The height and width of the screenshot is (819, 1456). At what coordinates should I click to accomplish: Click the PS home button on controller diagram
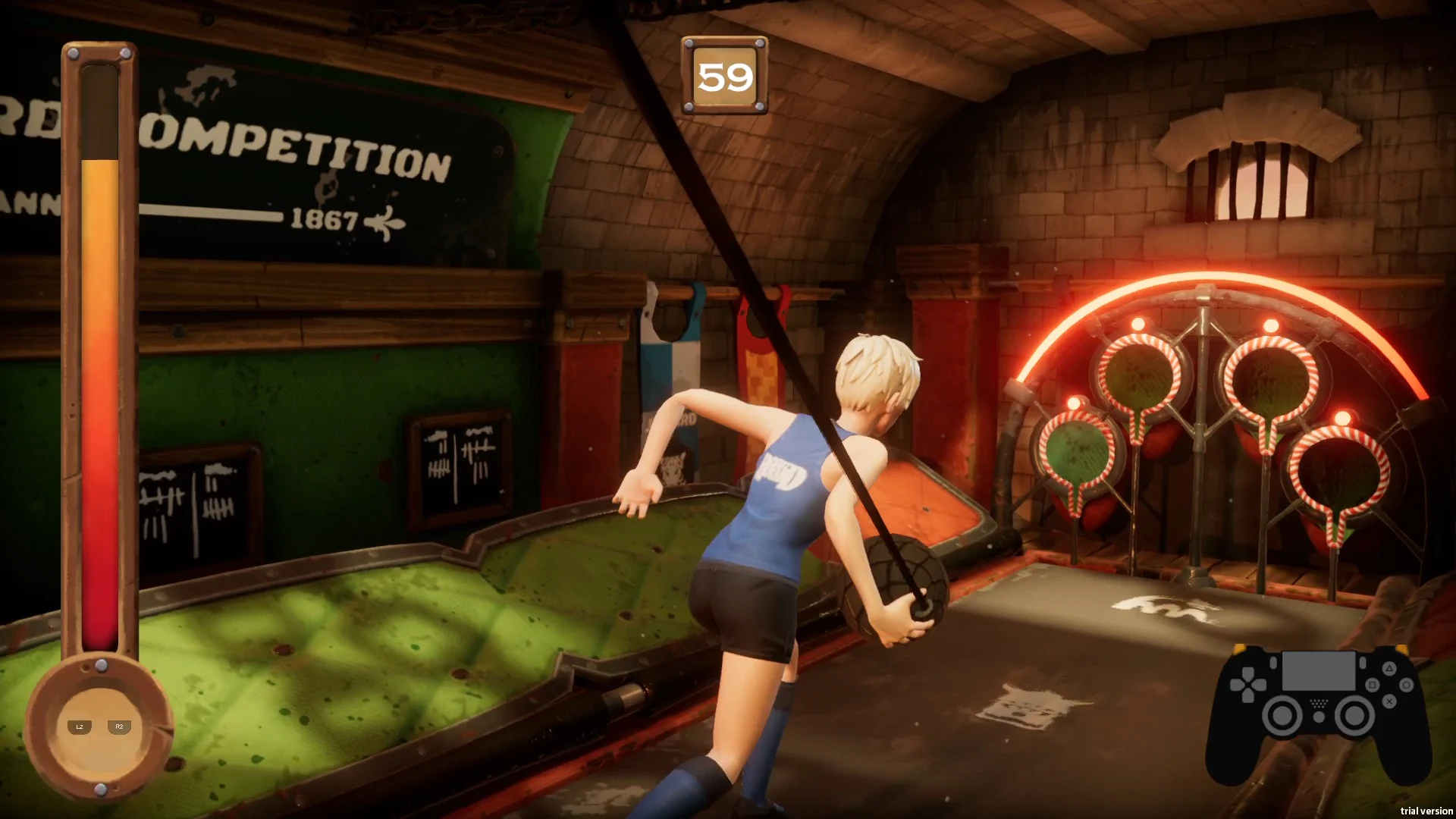click(1319, 717)
